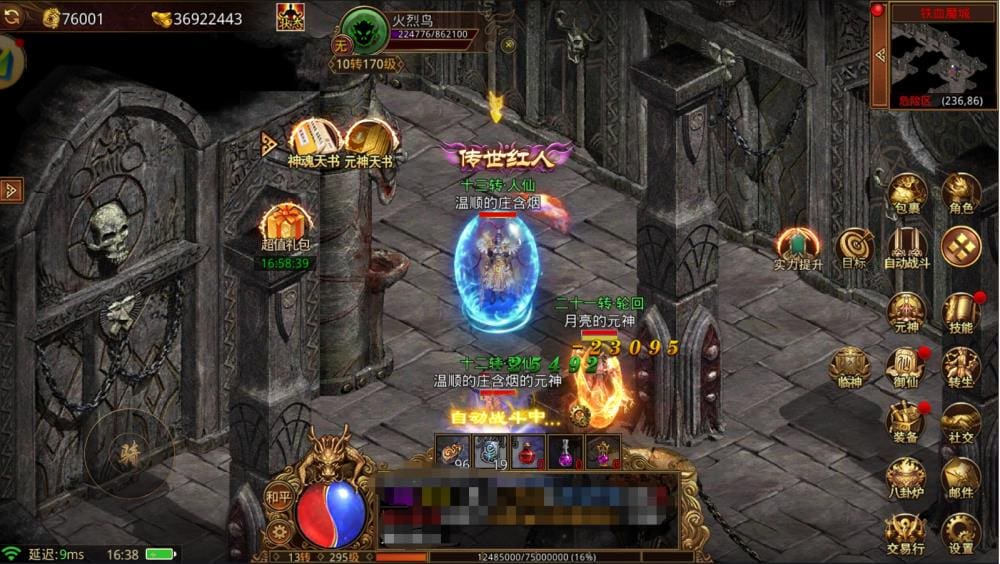Viewport: 1000px width, 564px height.
Task: Open the 社交 social menu
Action: [x=961, y=421]
